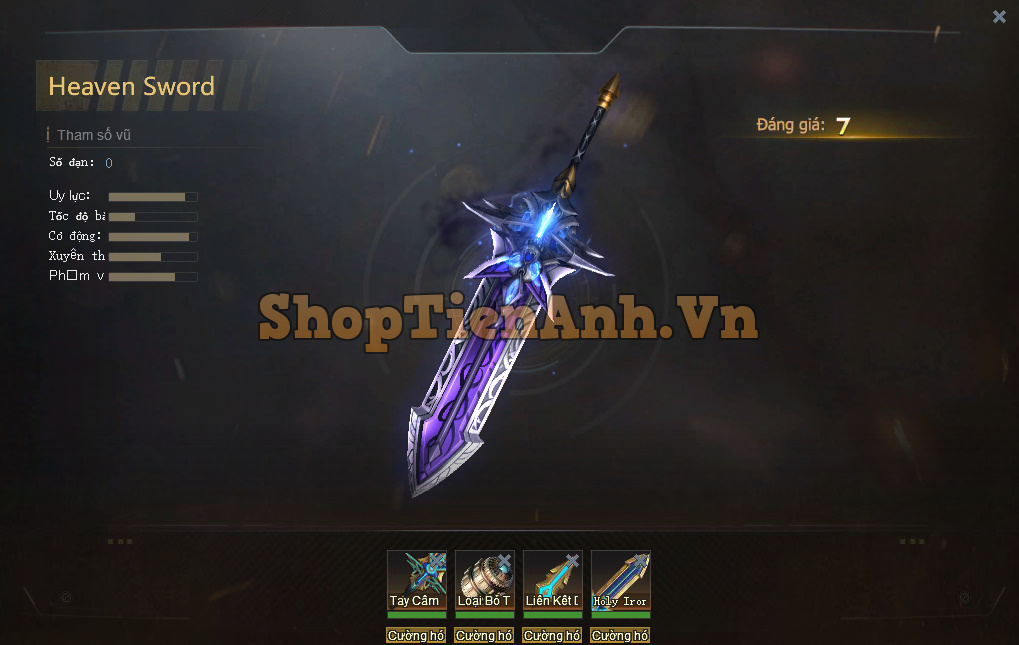Remove the Tay Cầm attachment with its X

point(437,560)
